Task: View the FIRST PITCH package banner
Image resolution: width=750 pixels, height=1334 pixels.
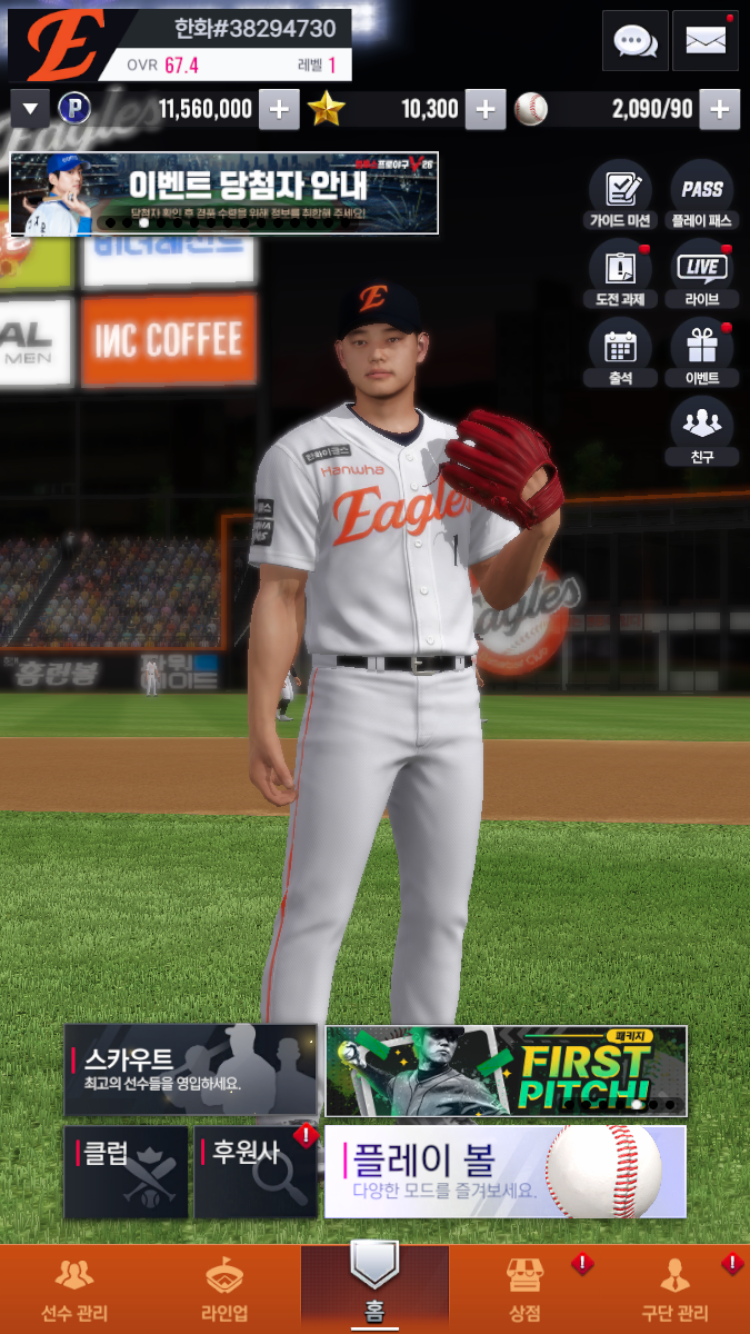Action: point(506,1070)
